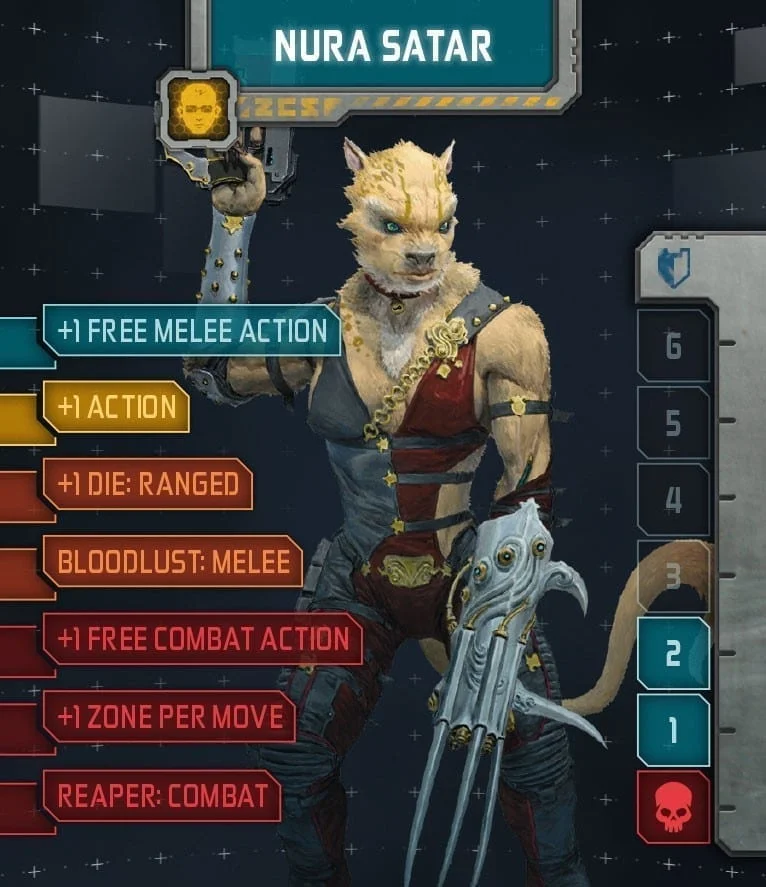Click the orange face portrait icon
The width and height of the screenshot is (766, 887).
point(197,108)
